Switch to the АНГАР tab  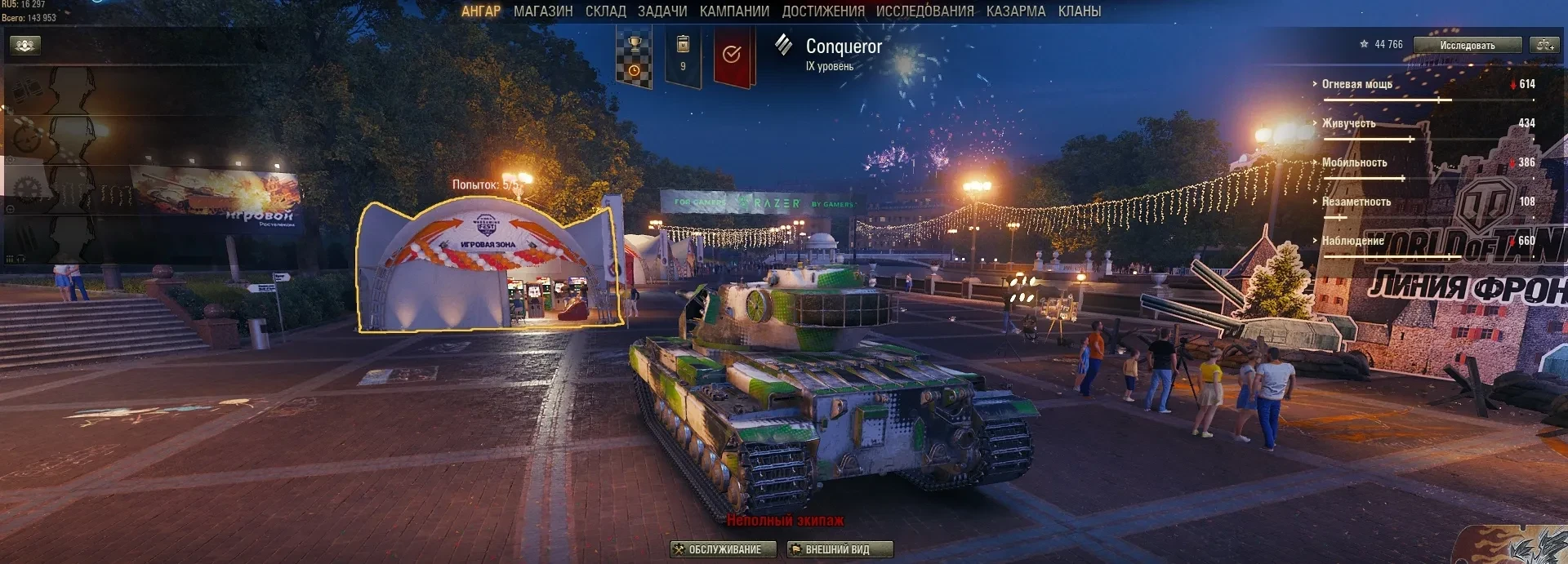coord(480,11)
